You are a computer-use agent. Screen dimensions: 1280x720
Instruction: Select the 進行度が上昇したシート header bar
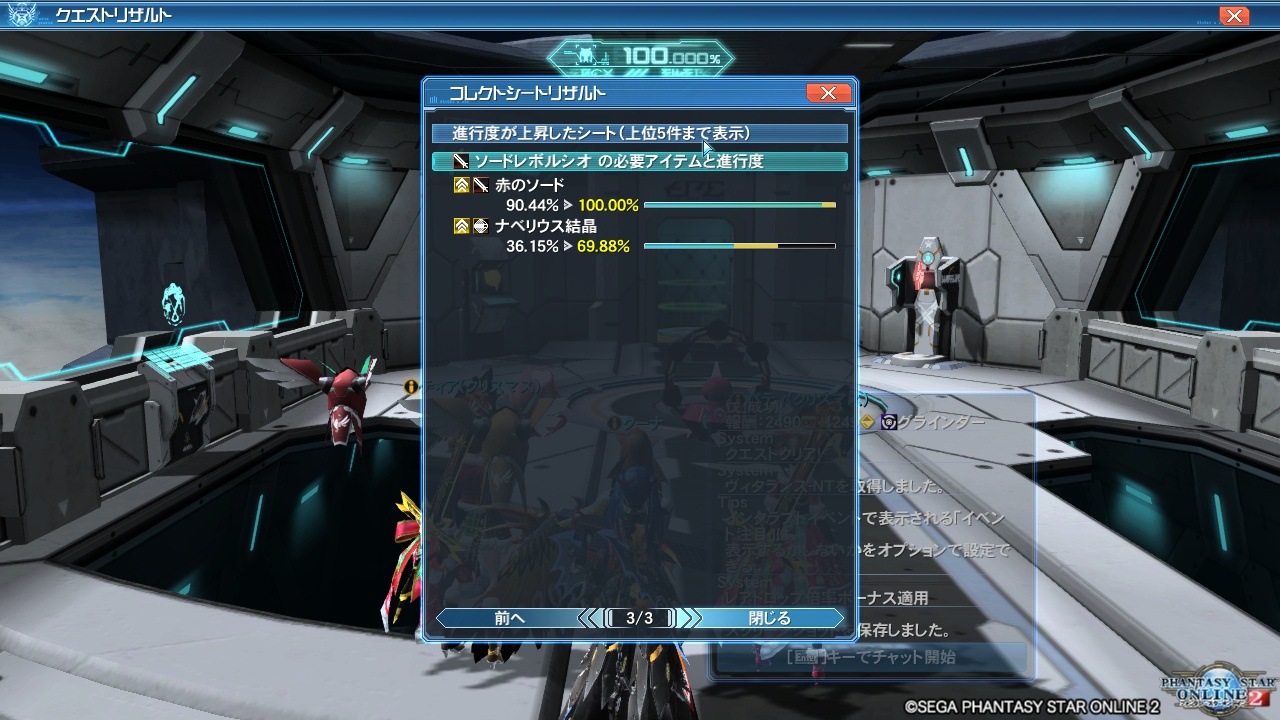[640, 132]
